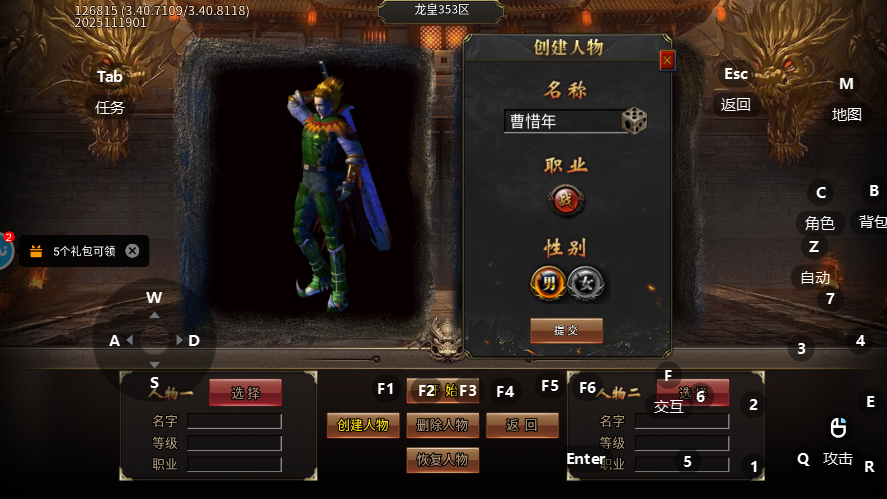Close the 创建人物 dialog with the red X
The image size is (887, 499).
667,61
